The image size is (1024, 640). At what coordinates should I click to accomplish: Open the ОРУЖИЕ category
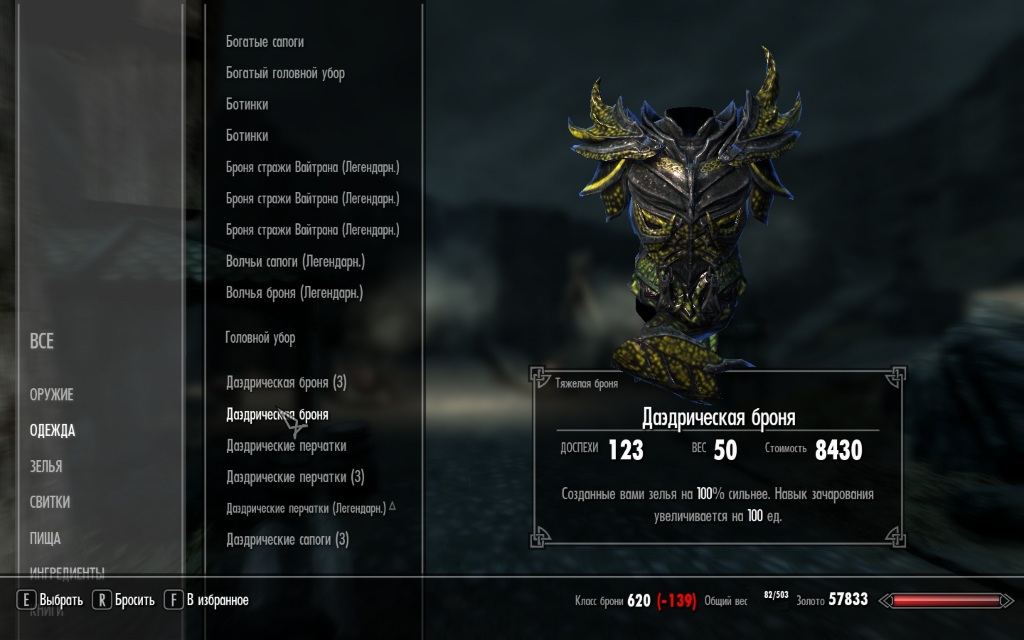coord(52,395)
